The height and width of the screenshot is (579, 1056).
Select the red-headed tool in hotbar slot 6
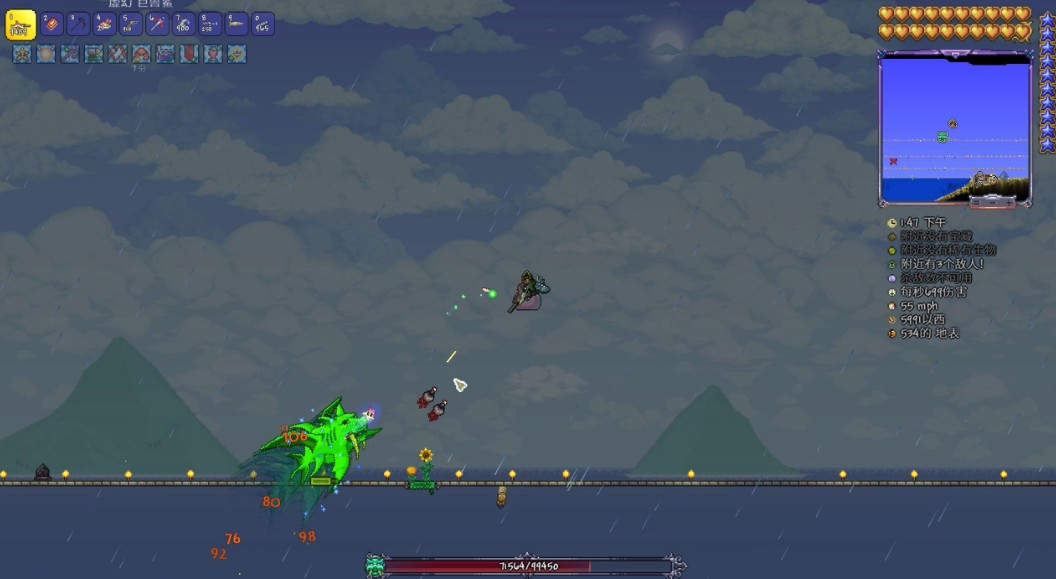(x=157, y=24)
